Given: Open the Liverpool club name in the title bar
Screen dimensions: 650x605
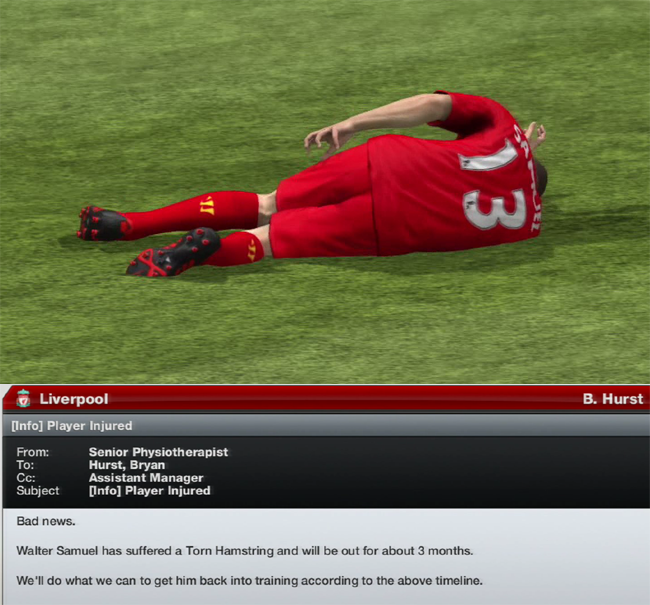Looking at the screenshot, I should point(73,399).
